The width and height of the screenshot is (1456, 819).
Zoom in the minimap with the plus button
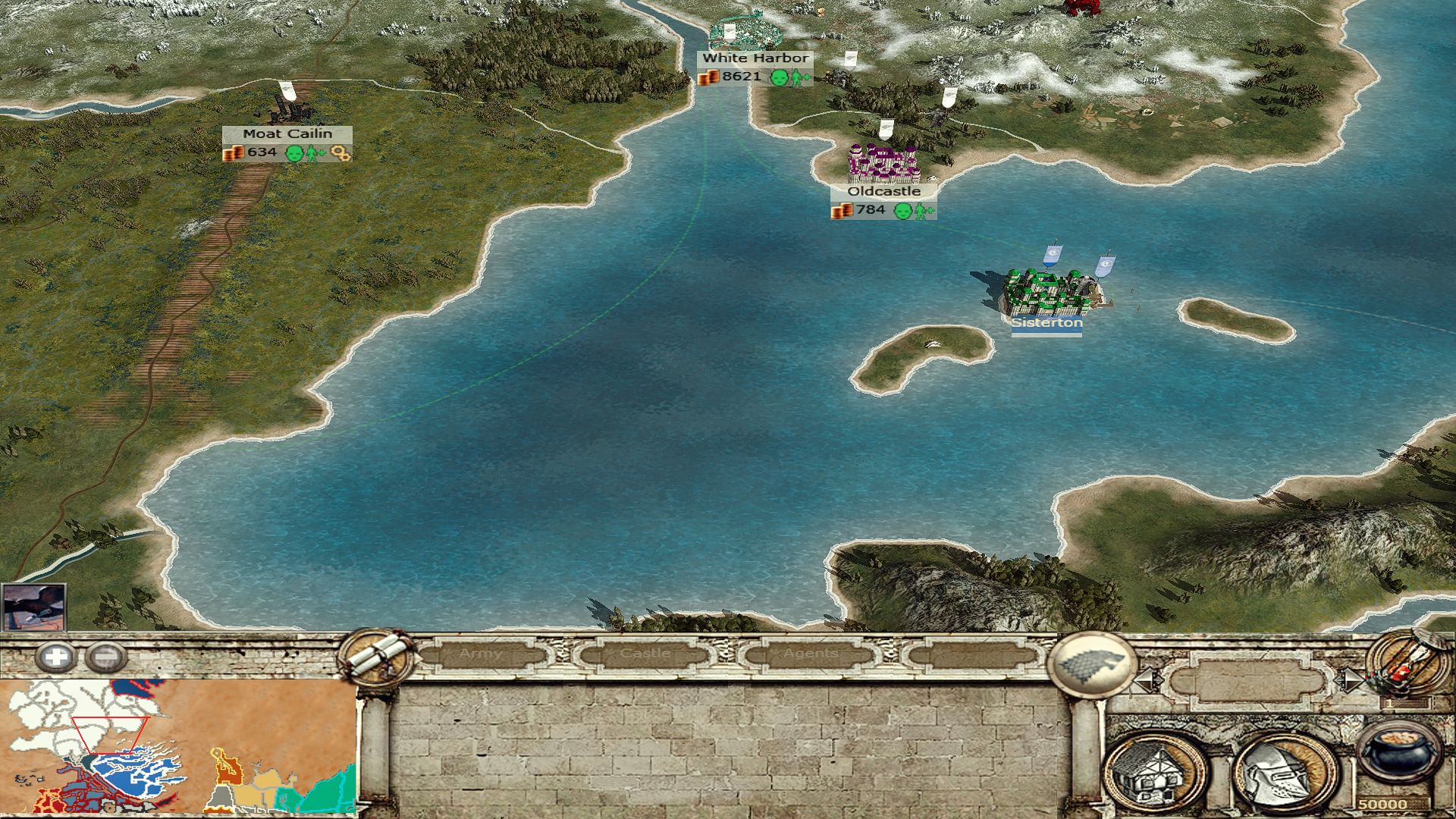tap(55, 657)
